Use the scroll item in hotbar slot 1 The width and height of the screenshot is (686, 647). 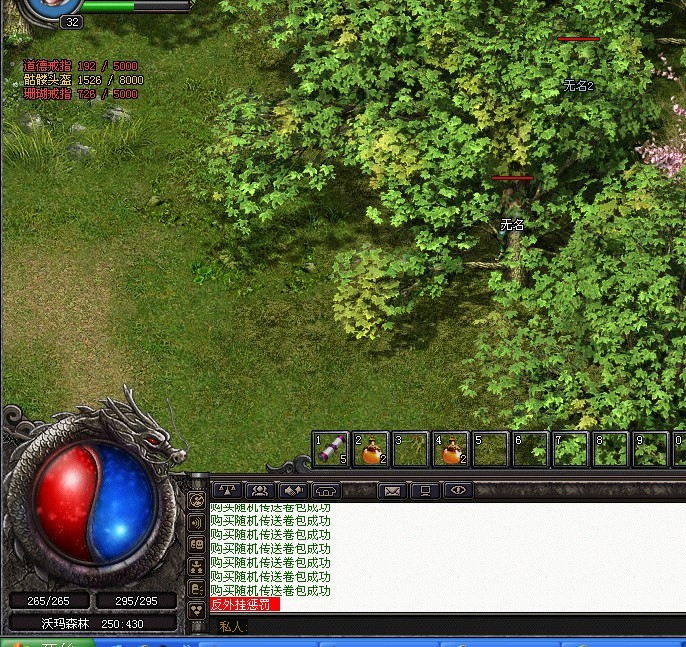coord(331,450)
